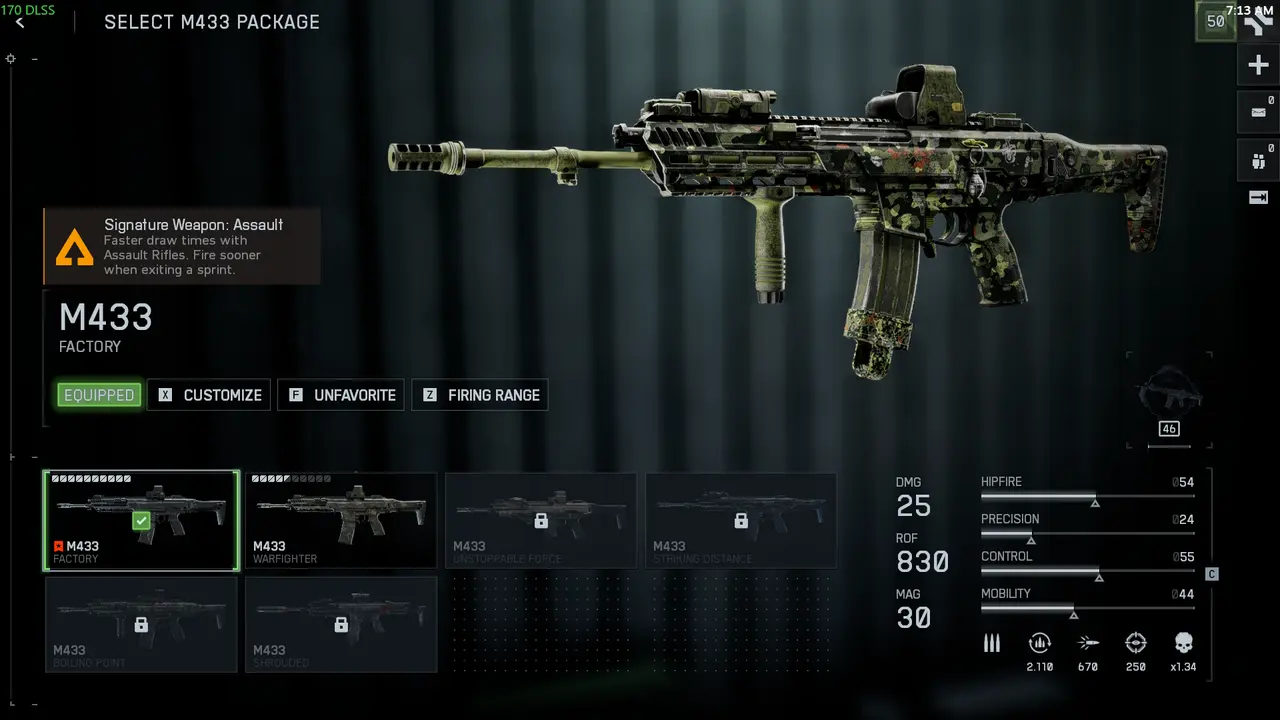
Task: Enter the Firing Range
Action: pyautogui.click(x=480, y=395)
